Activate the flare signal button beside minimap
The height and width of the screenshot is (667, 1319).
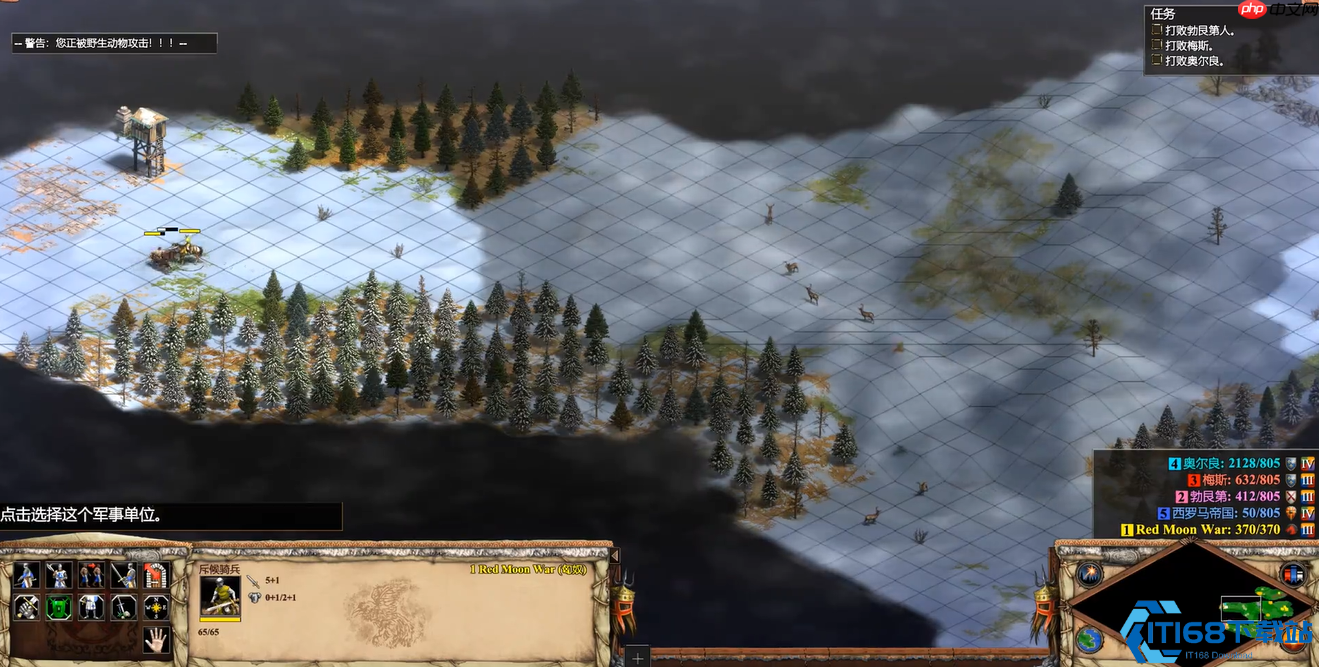tap(1089, 574)
